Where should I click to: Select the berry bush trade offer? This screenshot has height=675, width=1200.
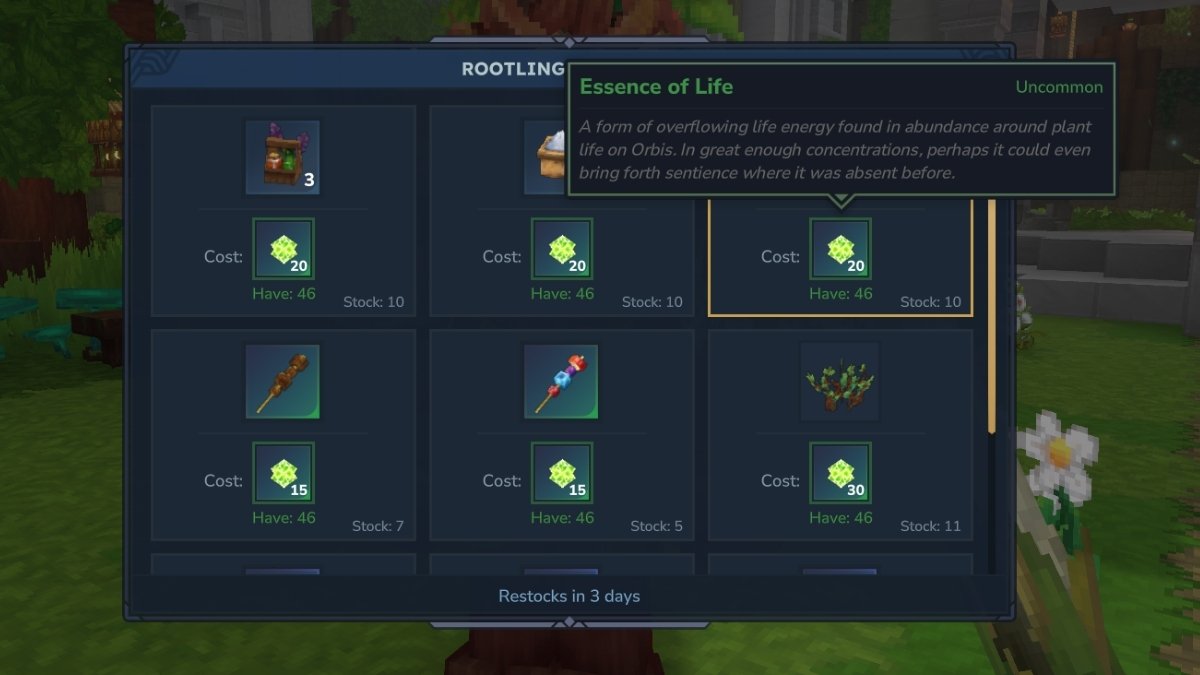[x=840, y=382]
